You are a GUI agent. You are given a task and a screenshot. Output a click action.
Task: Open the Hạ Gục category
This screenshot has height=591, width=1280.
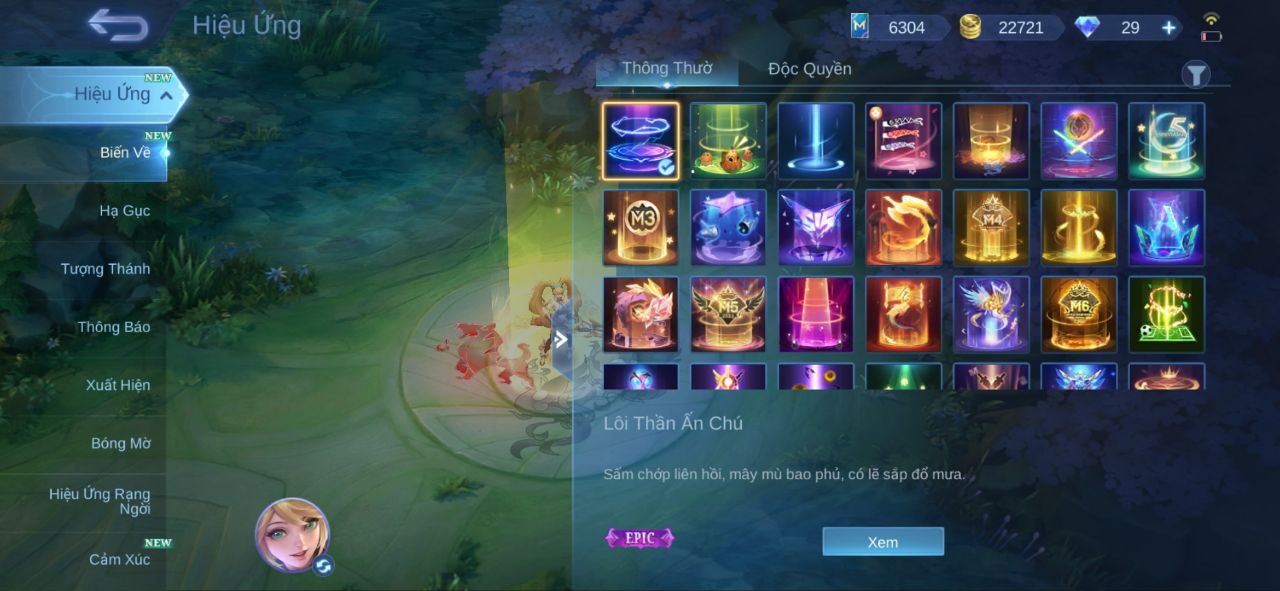[124, 211]
